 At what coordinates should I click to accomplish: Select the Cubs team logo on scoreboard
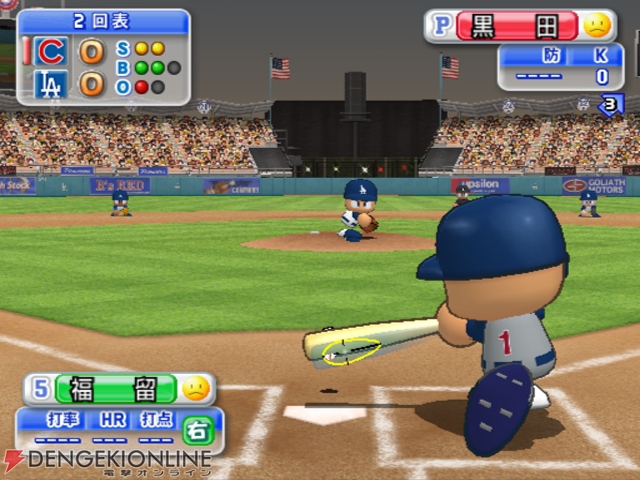tap(51, 51)
